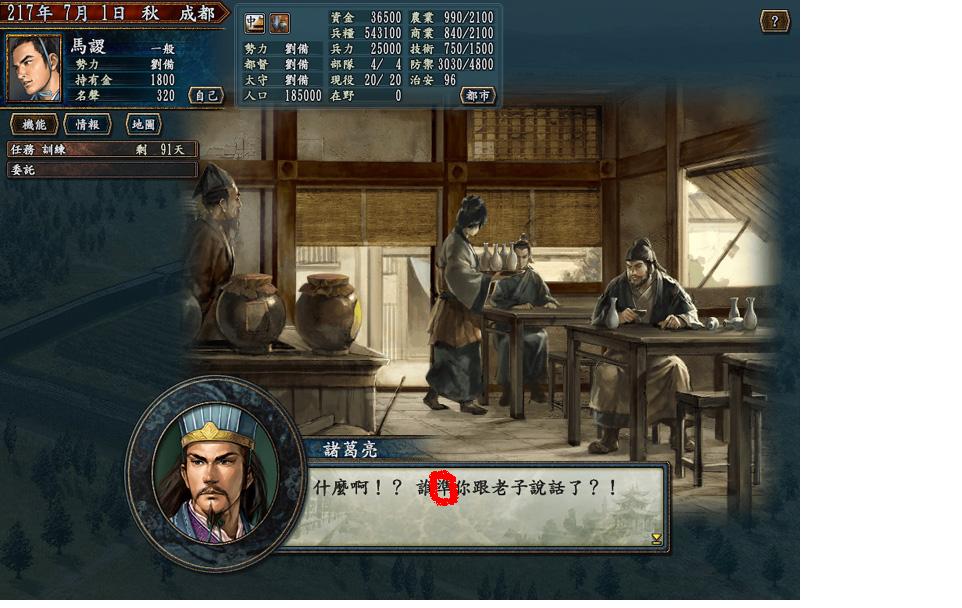Open the 委託 (commission) row
Viewport: 962px width, 608px height.
coord(100,170)
